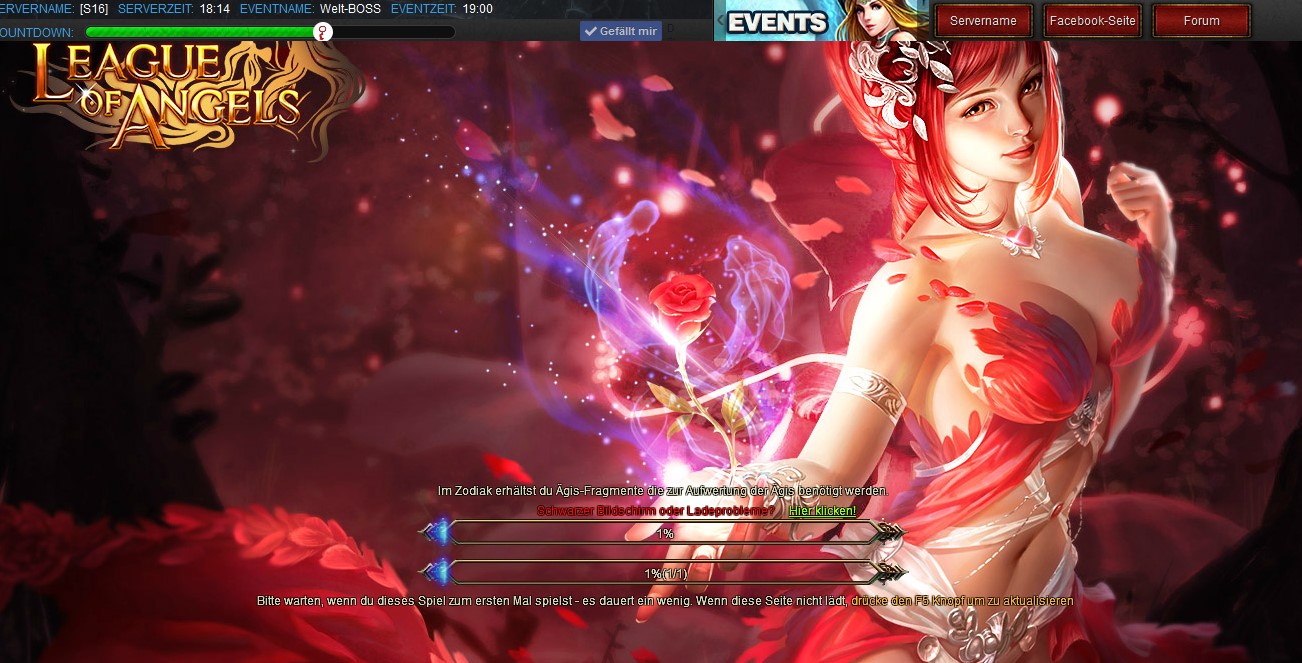Click the League of Angels logo
1302x663 pixels.
tap(170, 95)
